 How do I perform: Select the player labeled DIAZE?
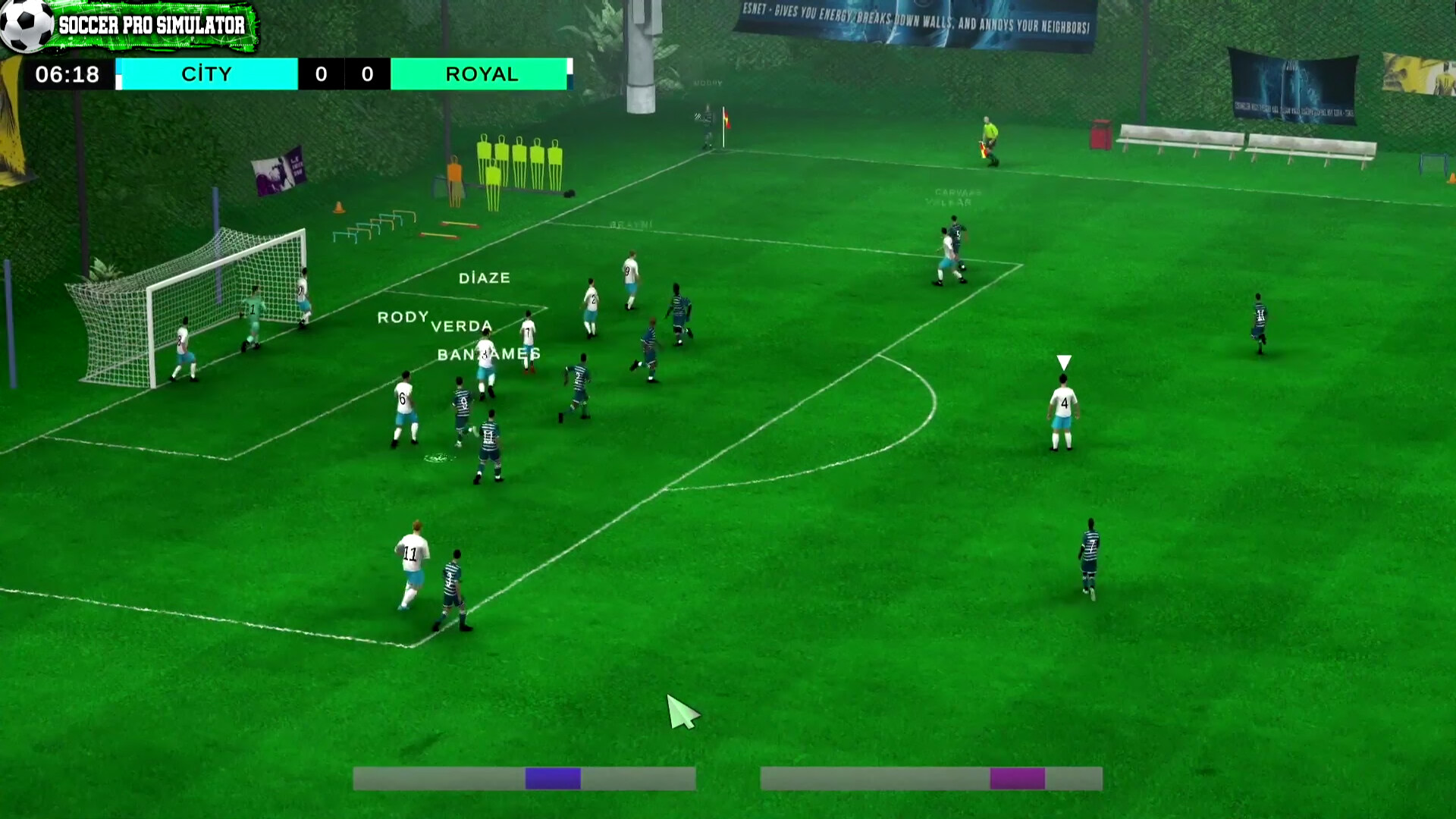485,278
